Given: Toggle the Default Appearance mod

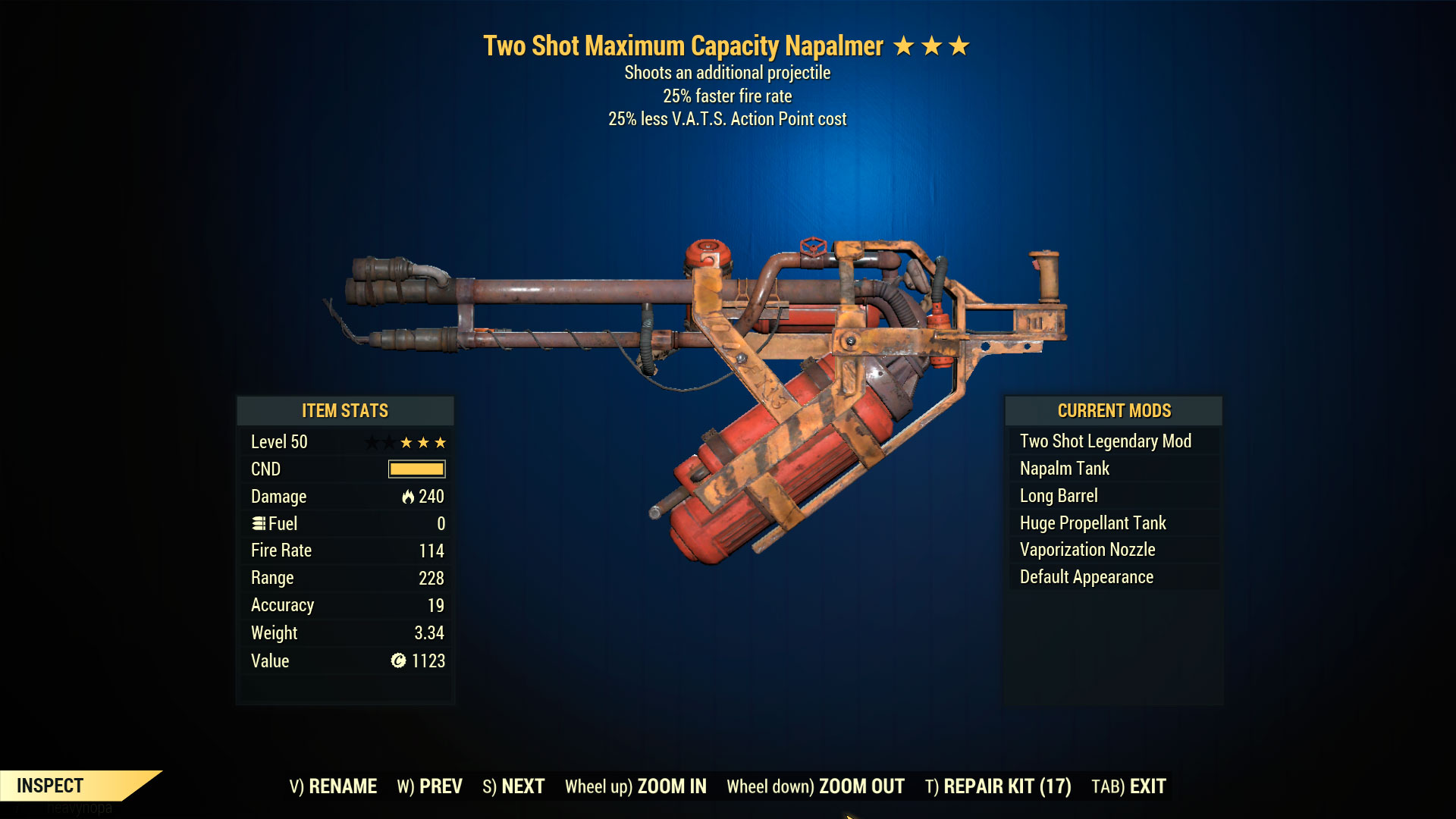Looking at the screenshot, I should 1086,576.
